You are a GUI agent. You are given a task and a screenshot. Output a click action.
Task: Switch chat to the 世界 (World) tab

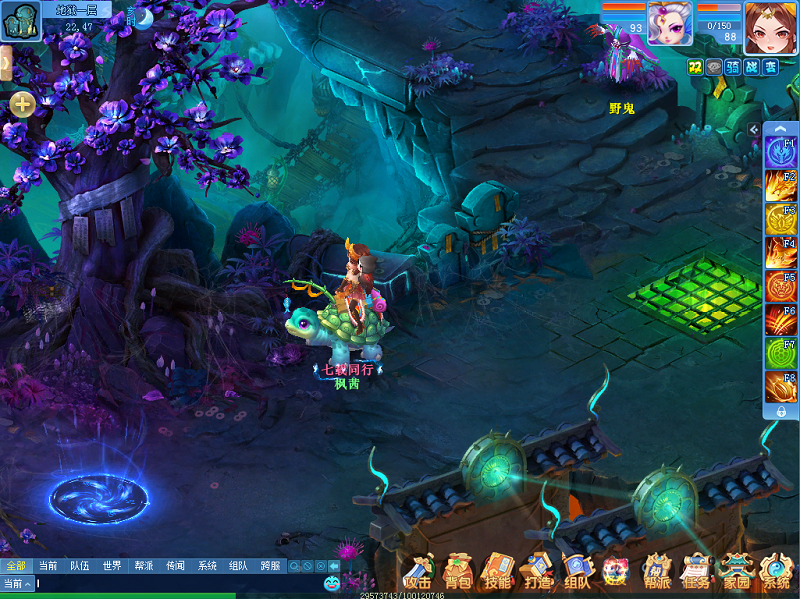(112, 566)
